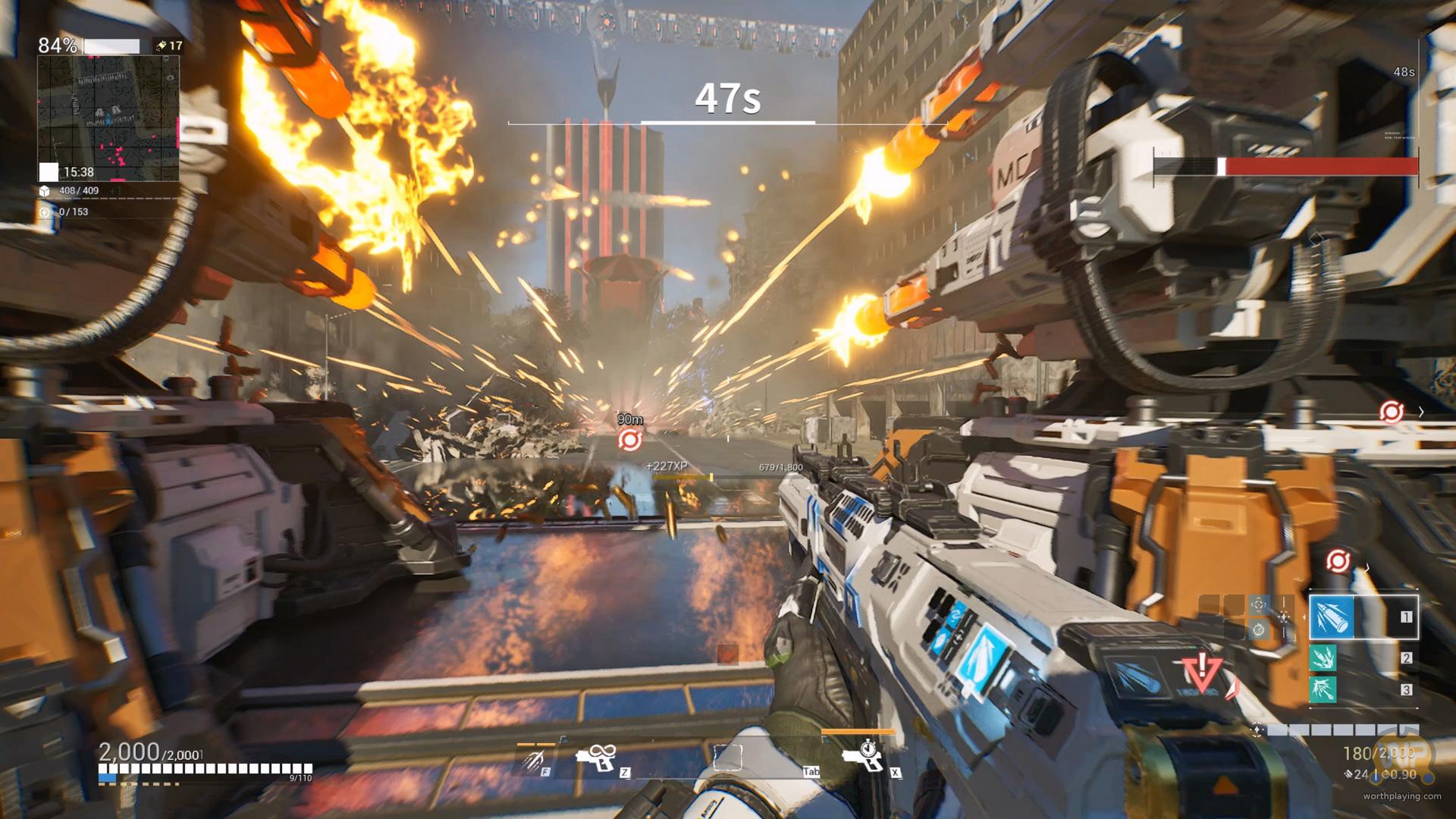Click the 90m objective target marker
The image size is (1456, 819).
(629, 439)
